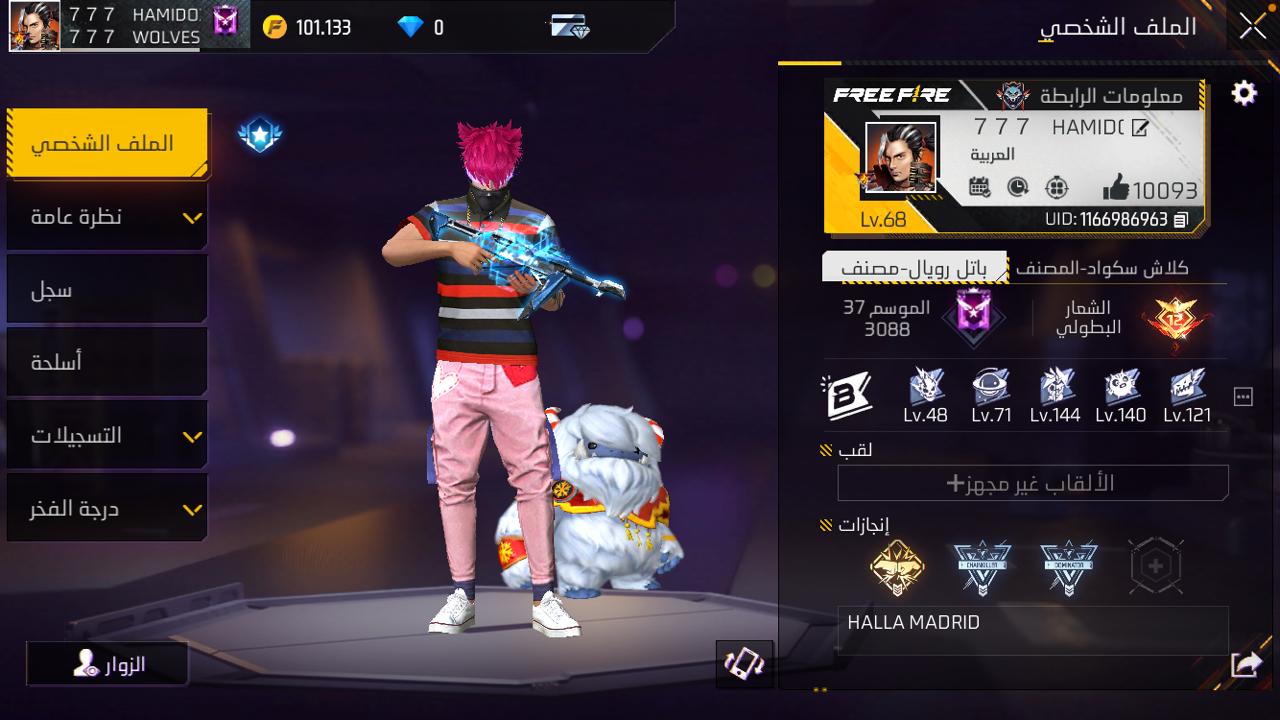Tap the rotate phone icon button

(x=744, y=664)
